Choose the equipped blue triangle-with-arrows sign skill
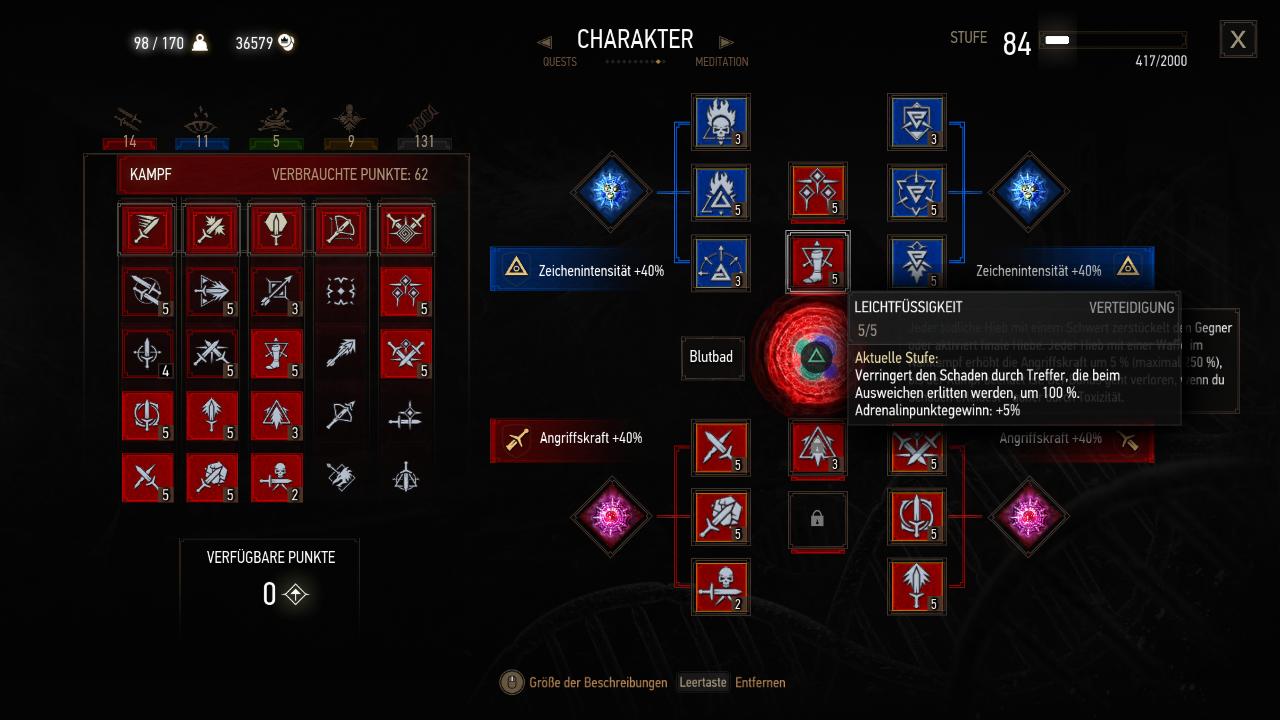 coord(721,265)
